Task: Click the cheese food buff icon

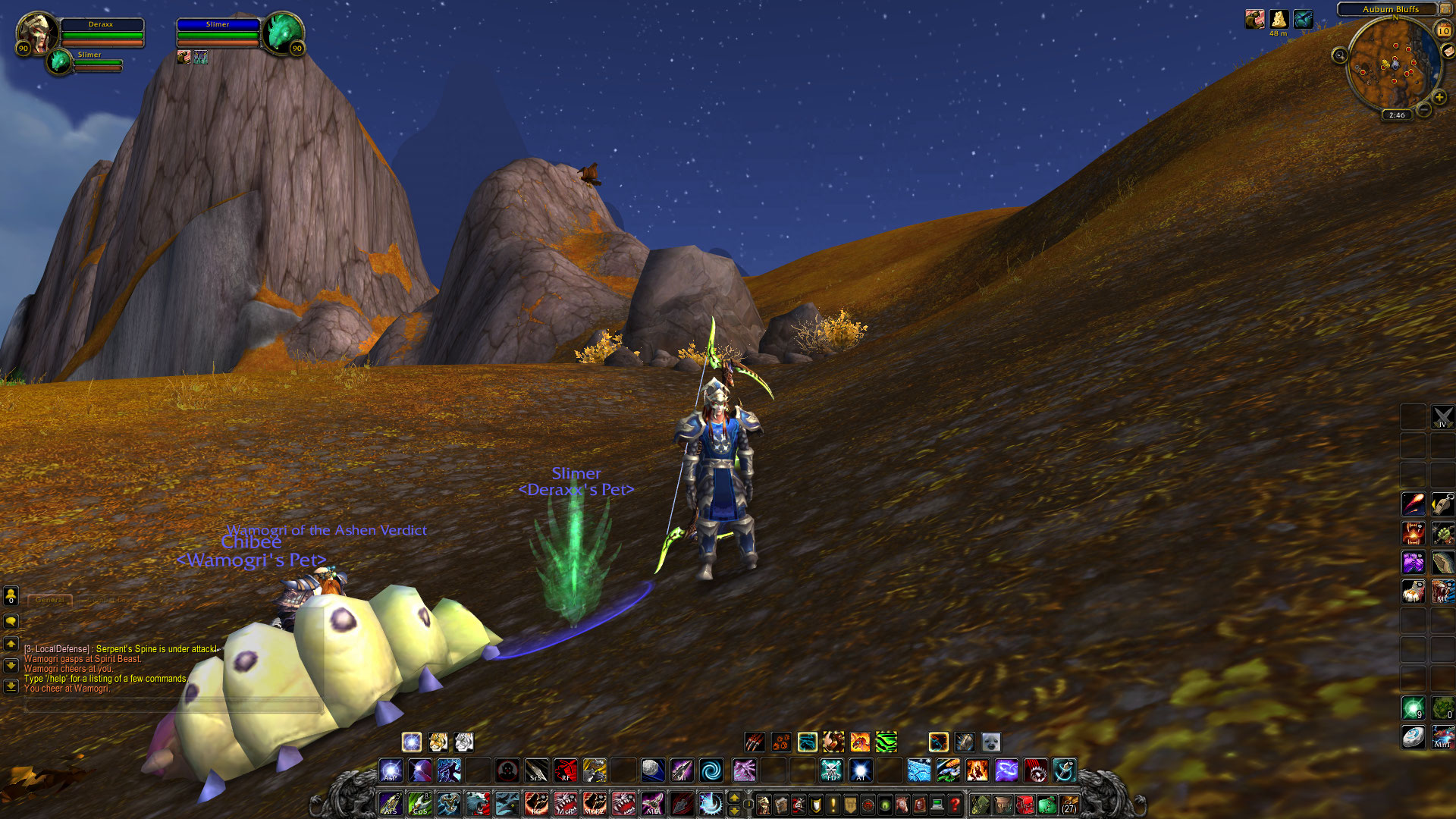Action: [x=1279, y=19]
